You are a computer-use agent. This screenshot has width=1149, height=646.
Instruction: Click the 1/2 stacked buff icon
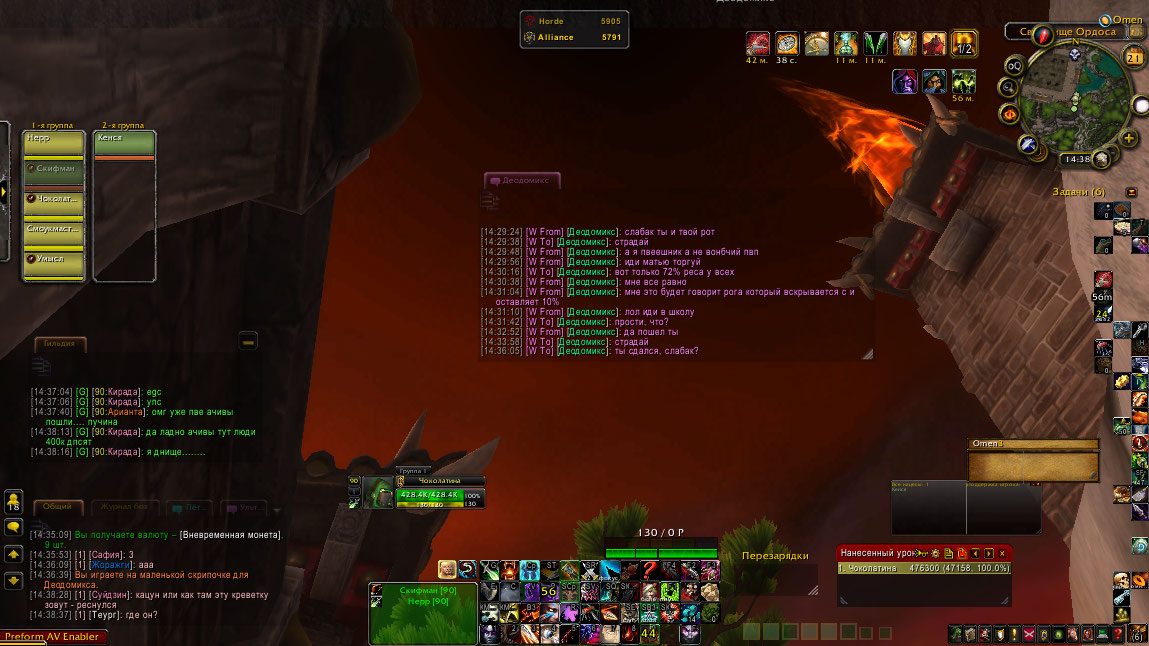pos(964,43)
